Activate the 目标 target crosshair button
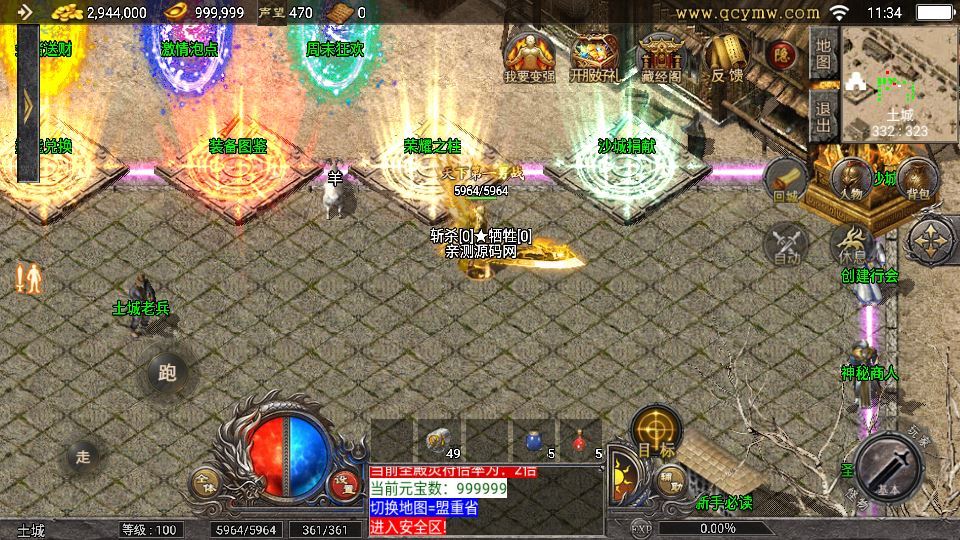The image size is (960, 540). pyautogui.click(x=656, y=432)
